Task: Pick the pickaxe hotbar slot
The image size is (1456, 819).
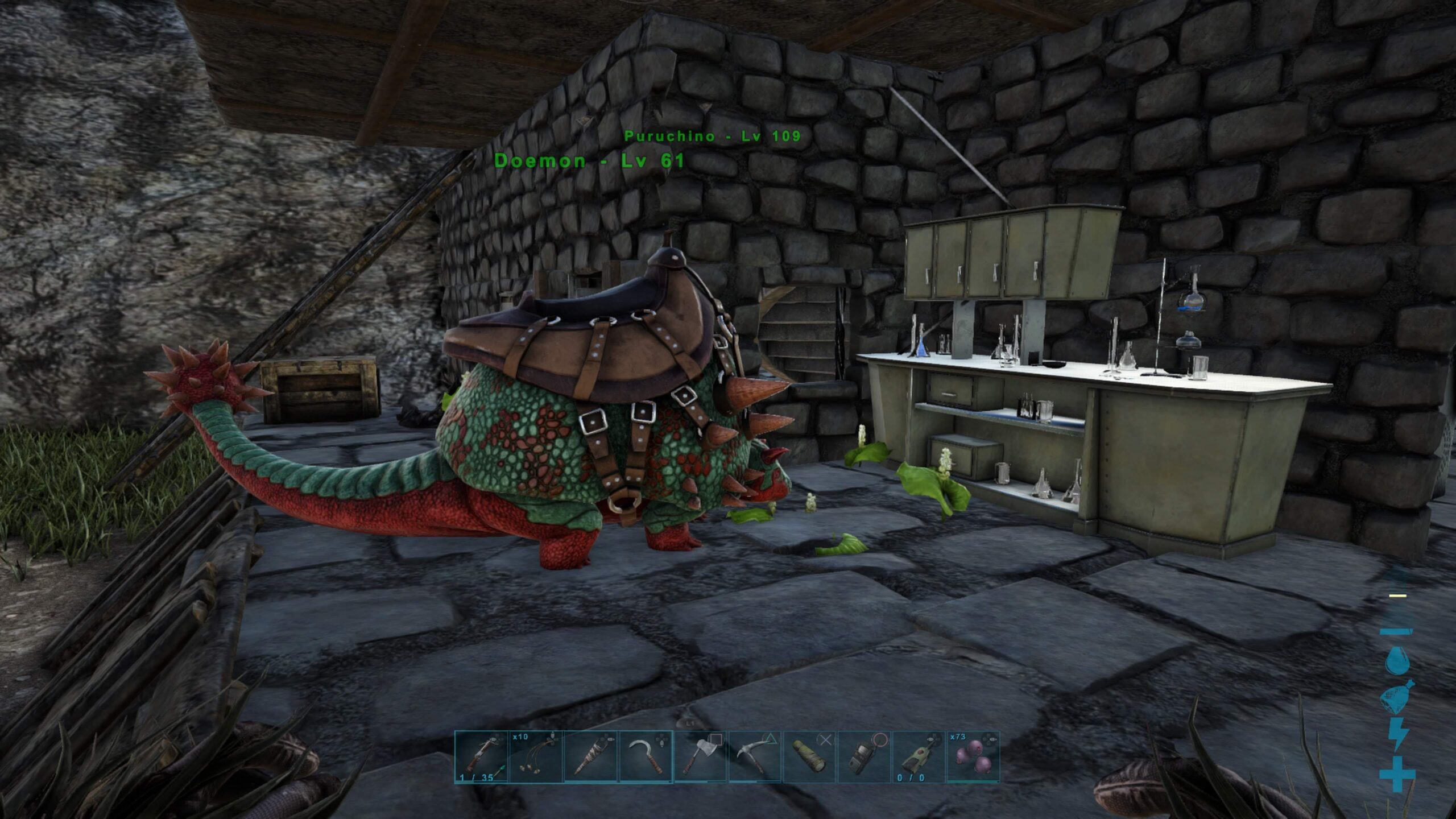Action: 755,757
